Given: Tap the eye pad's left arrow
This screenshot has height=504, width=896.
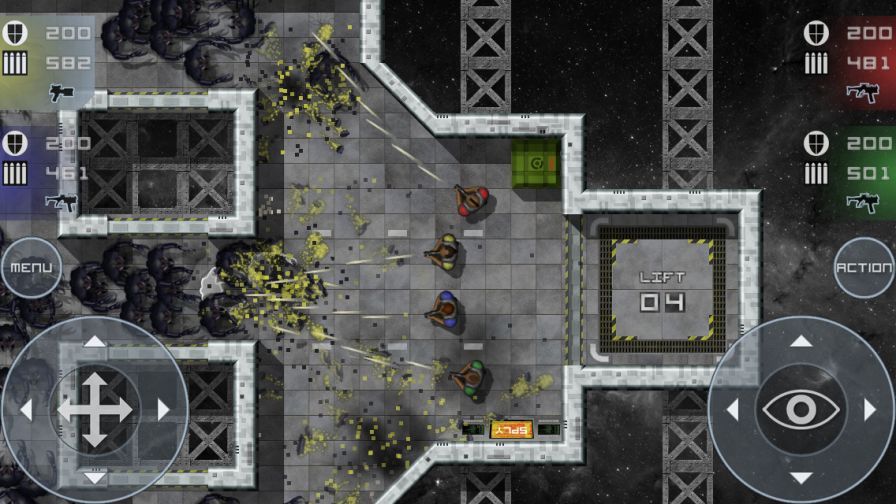Looking at the screenshot, I should click(734, 410).
